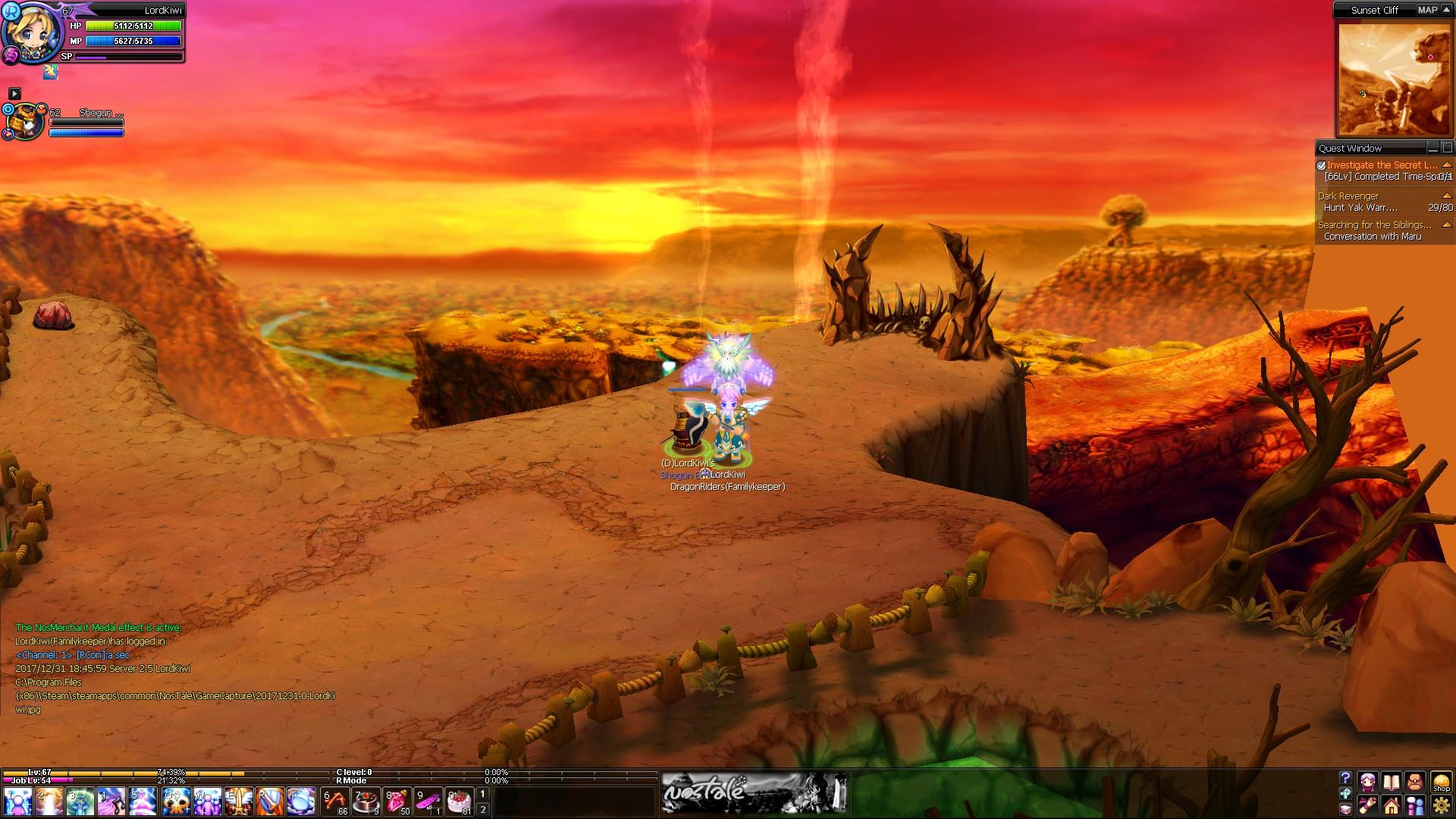1456x819 pixels.
Task: Use the pink skateboard item in slot 9
Action: [429, 802]
